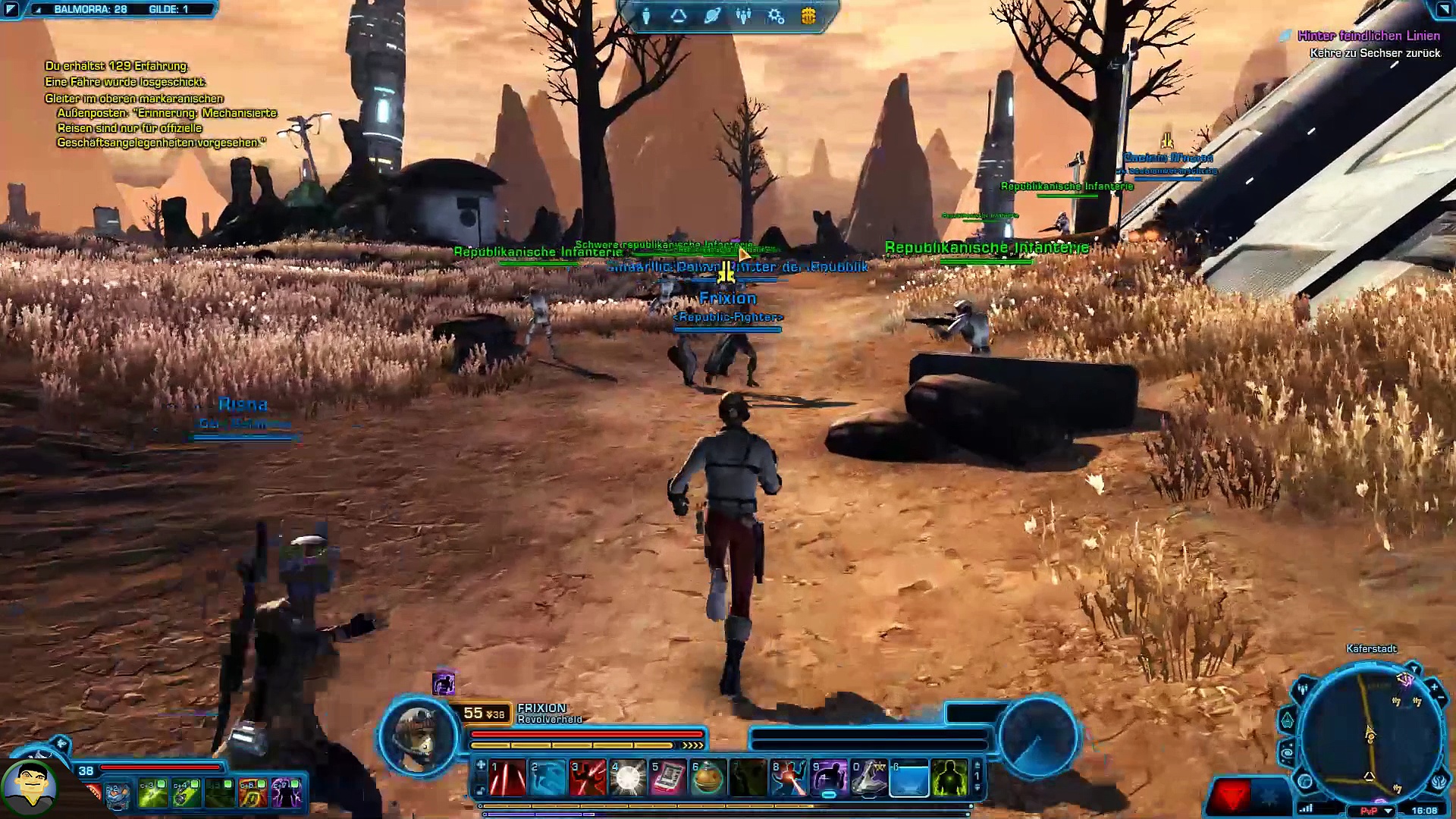
Task: Activate the red laser beams ability in slot 1
Action: tap(508, 778)
